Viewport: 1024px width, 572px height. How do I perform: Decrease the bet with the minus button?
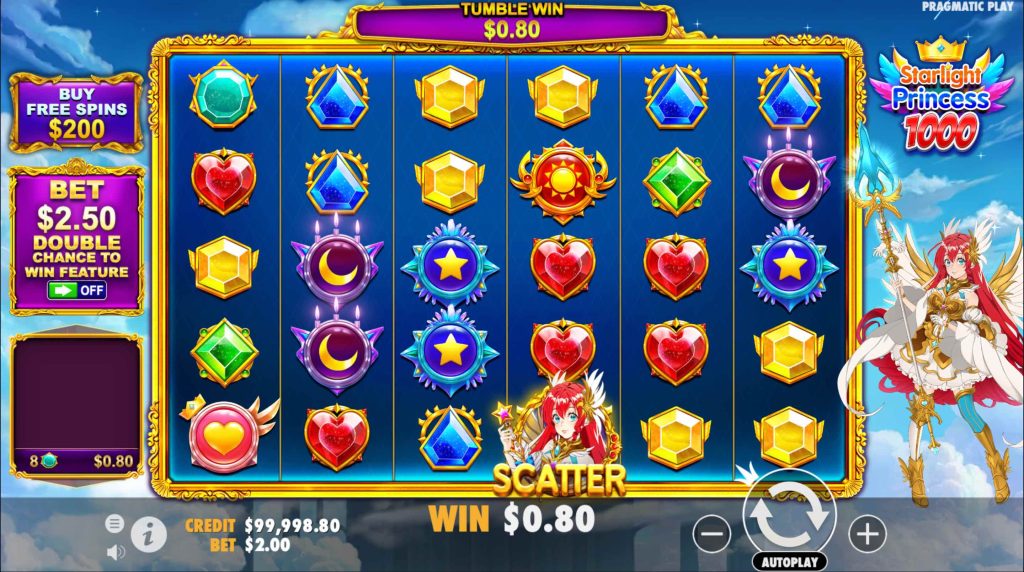pos(712,534)
